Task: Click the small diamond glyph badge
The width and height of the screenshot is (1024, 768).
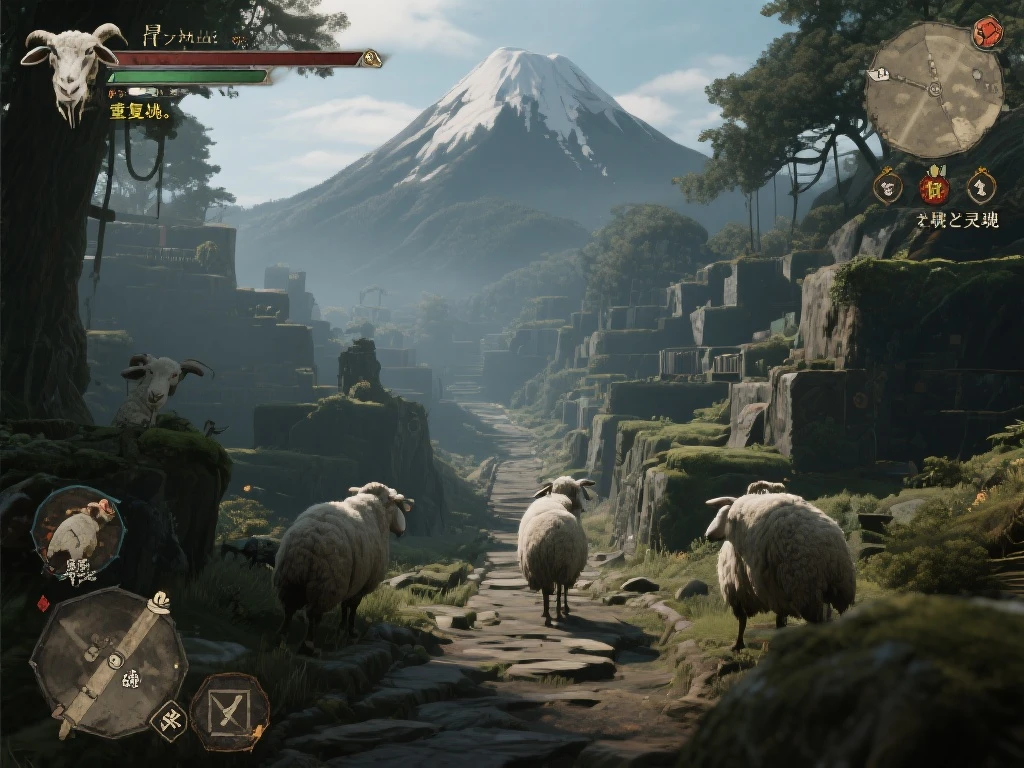Action: pos(168,717)
